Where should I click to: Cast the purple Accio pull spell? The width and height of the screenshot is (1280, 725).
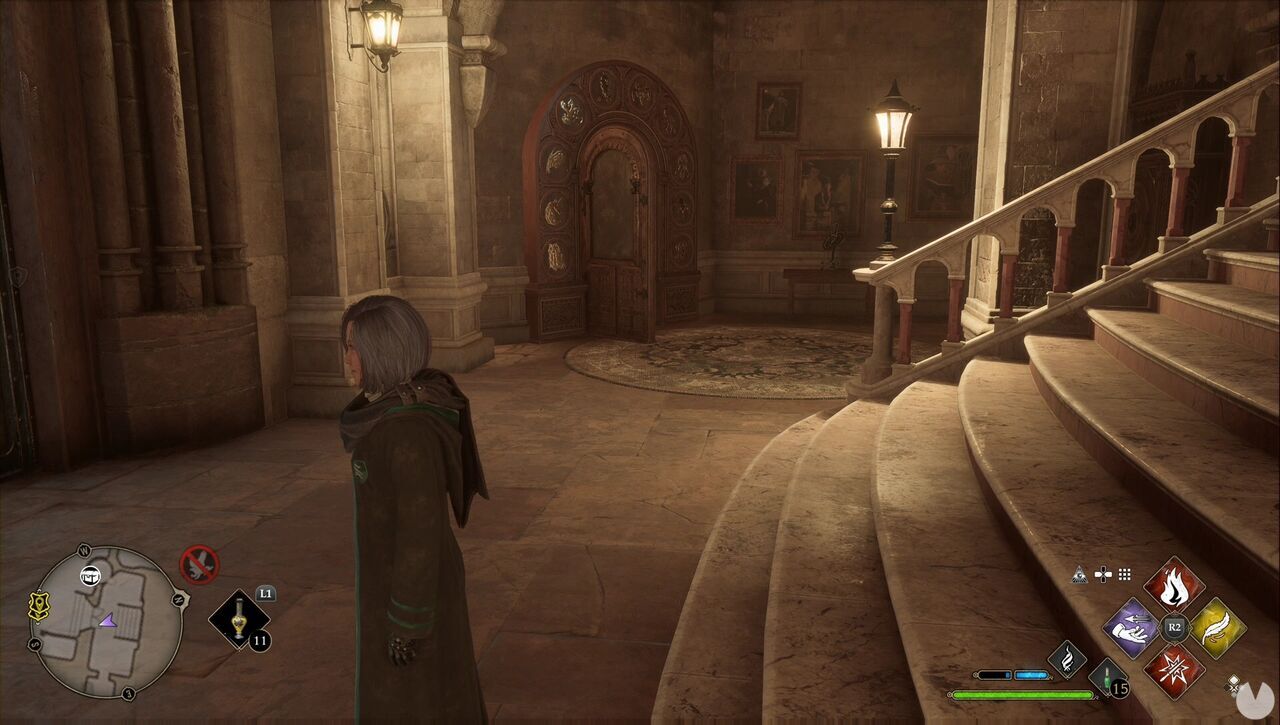1130,630
